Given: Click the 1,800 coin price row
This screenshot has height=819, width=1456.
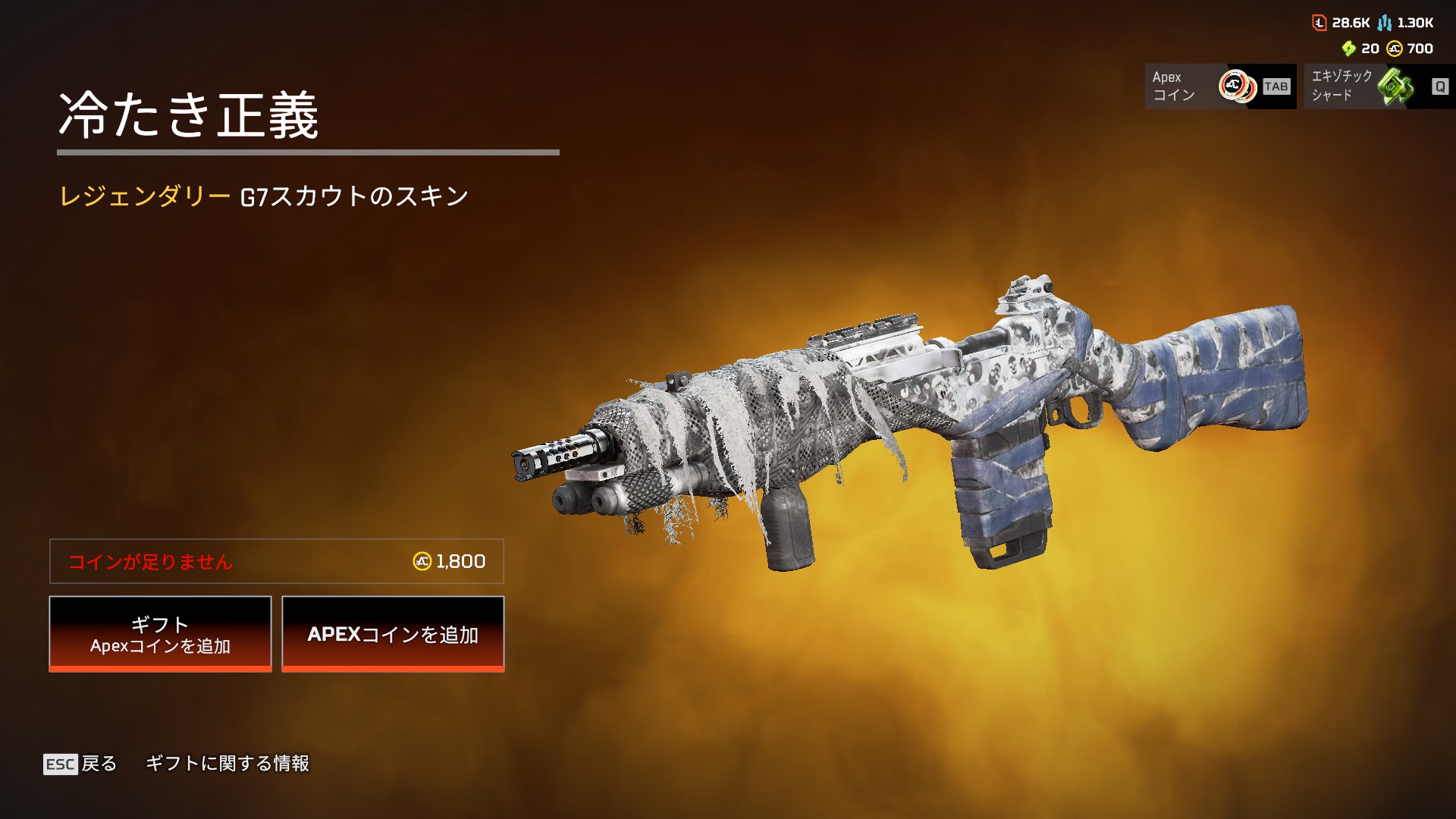Looking at the screenshot, I should pyautogui.click(x=277, y=561).
